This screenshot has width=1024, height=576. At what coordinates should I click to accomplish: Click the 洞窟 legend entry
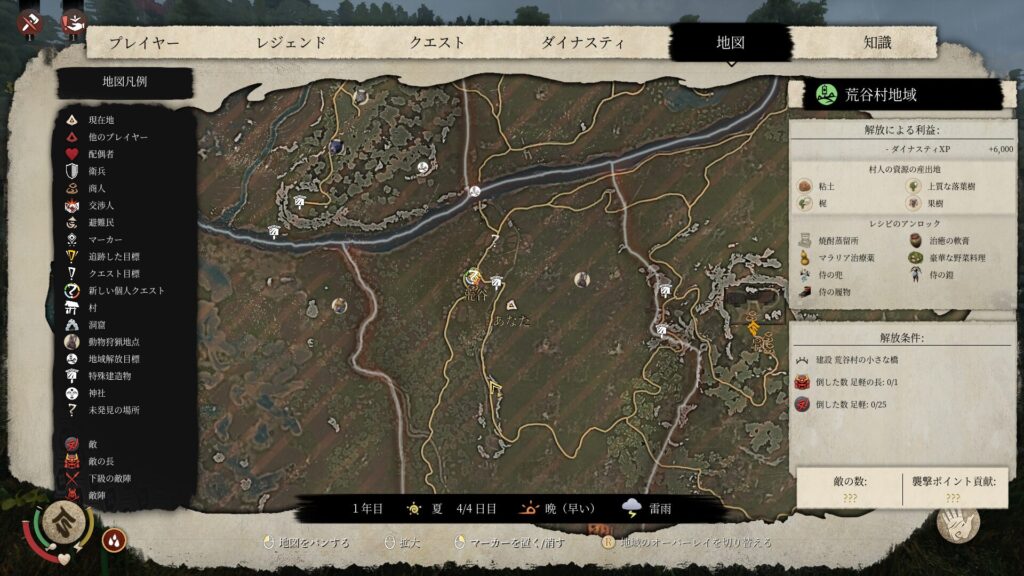click(x=97, y=324)
